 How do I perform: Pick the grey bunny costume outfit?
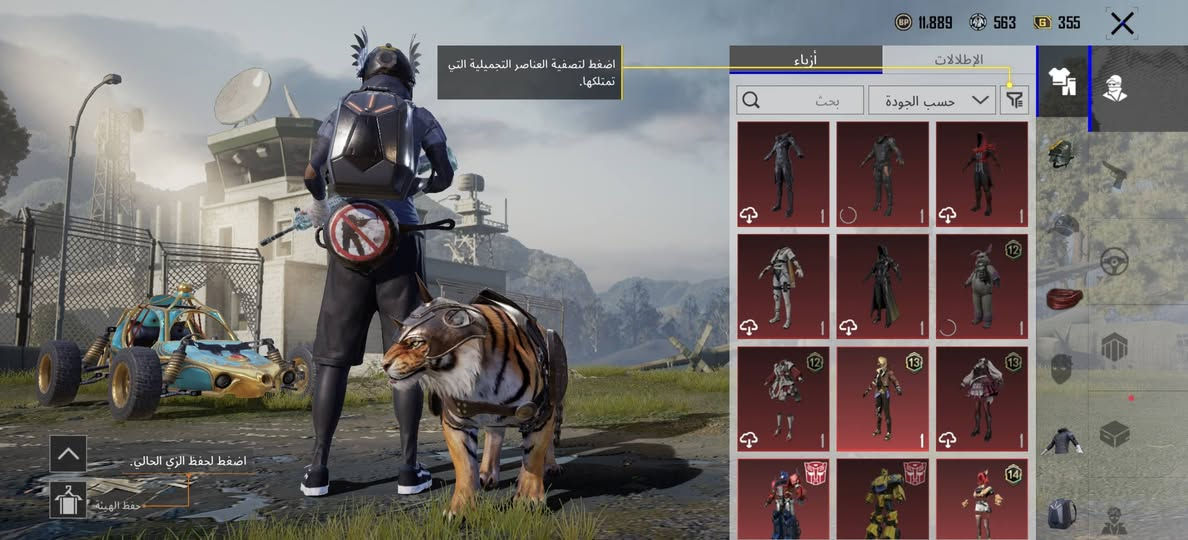click(x=981, y=286)
